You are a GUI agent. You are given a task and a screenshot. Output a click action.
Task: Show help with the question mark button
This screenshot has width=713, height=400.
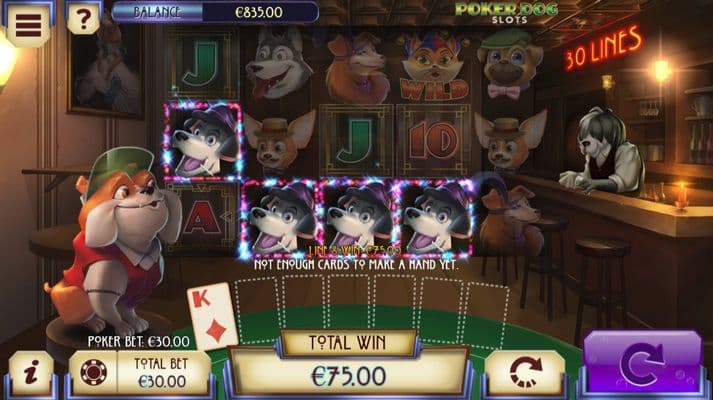click(x=83, y=19)
